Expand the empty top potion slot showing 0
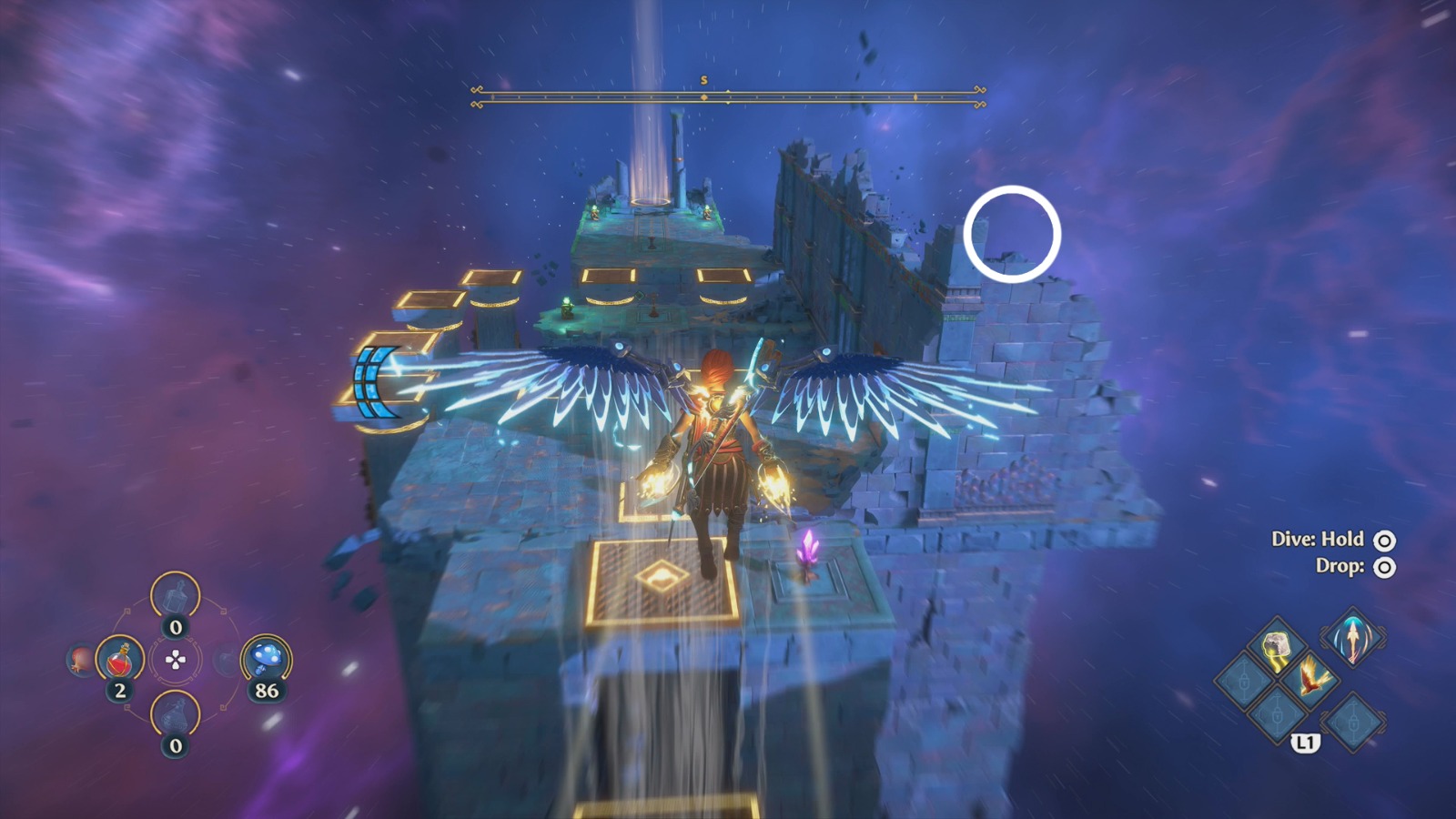1456x819 pixels. [x=176, y=596]
